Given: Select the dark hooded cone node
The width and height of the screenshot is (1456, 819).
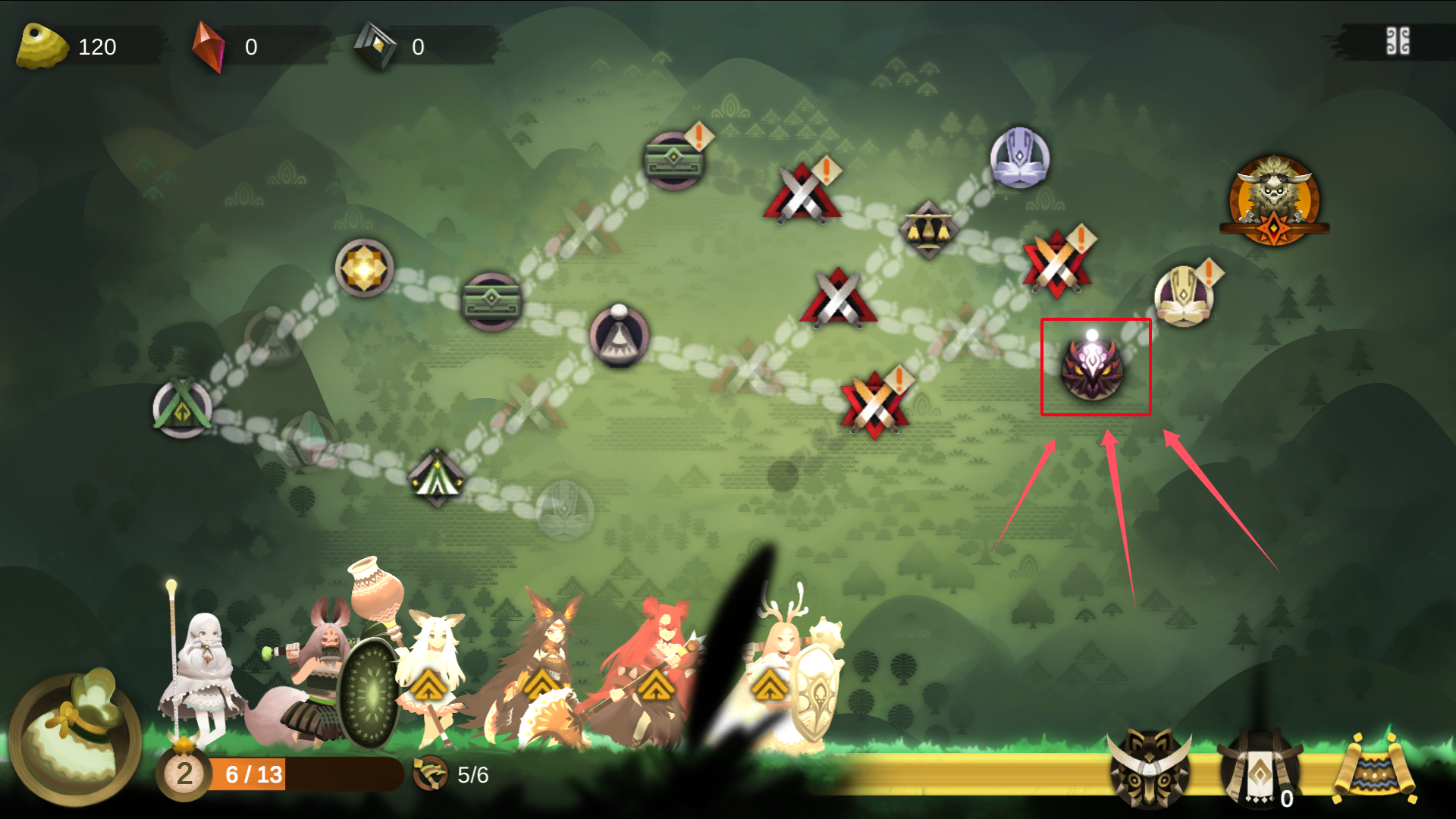Looking at the screenshot, I should click(619, 336).
